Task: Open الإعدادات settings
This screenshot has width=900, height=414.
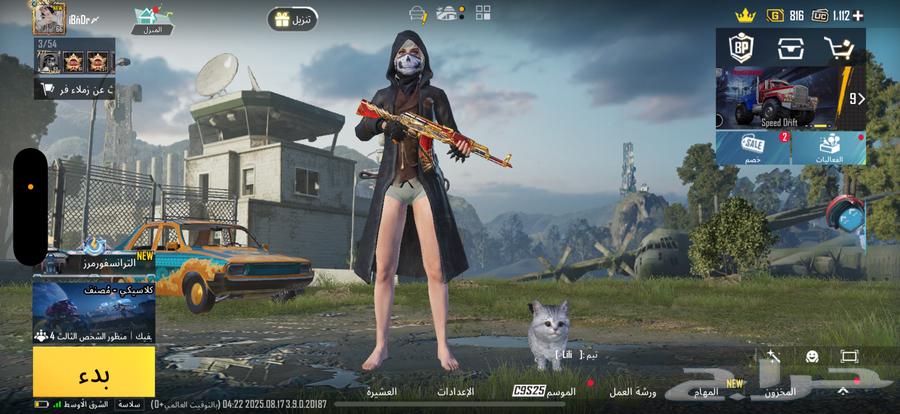Action: pos(457,391)
